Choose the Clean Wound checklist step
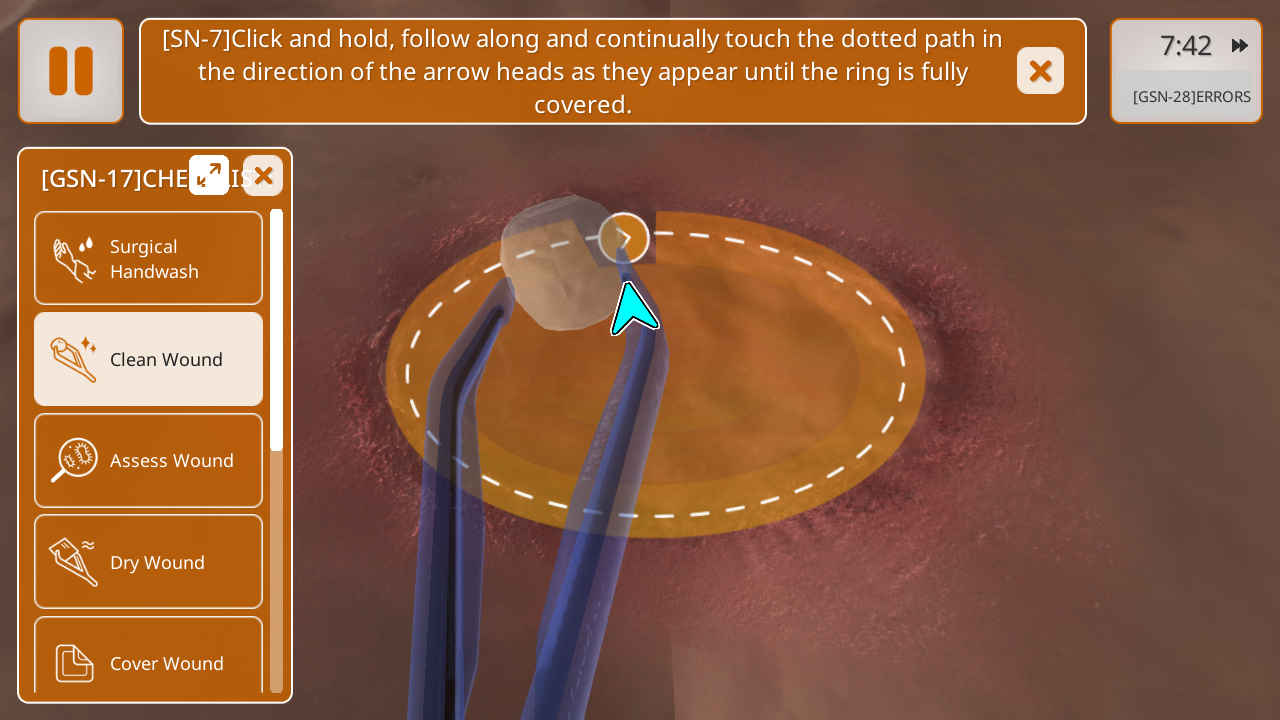This screenshot has height=720, width=1280. point(148,359)
